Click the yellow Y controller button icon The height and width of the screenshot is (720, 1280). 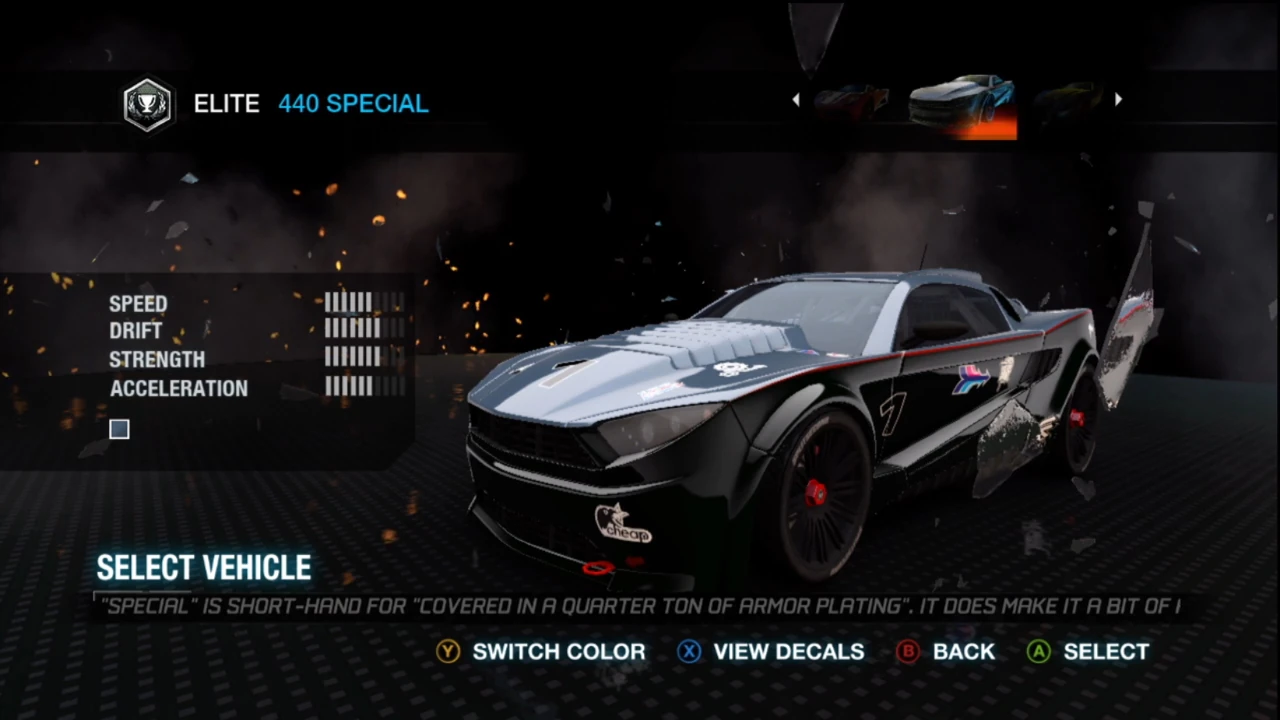448,651
